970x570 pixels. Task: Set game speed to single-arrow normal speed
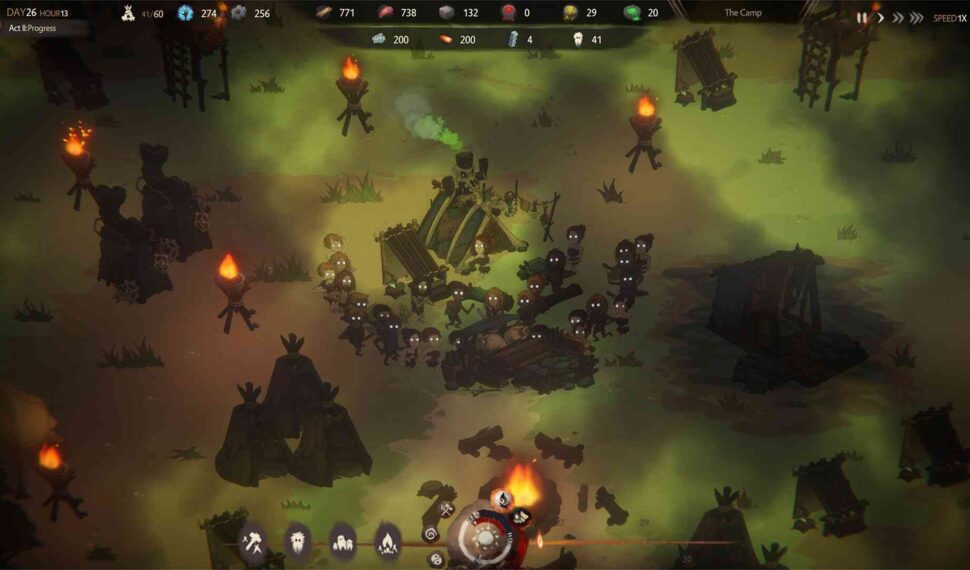[881, 17]
